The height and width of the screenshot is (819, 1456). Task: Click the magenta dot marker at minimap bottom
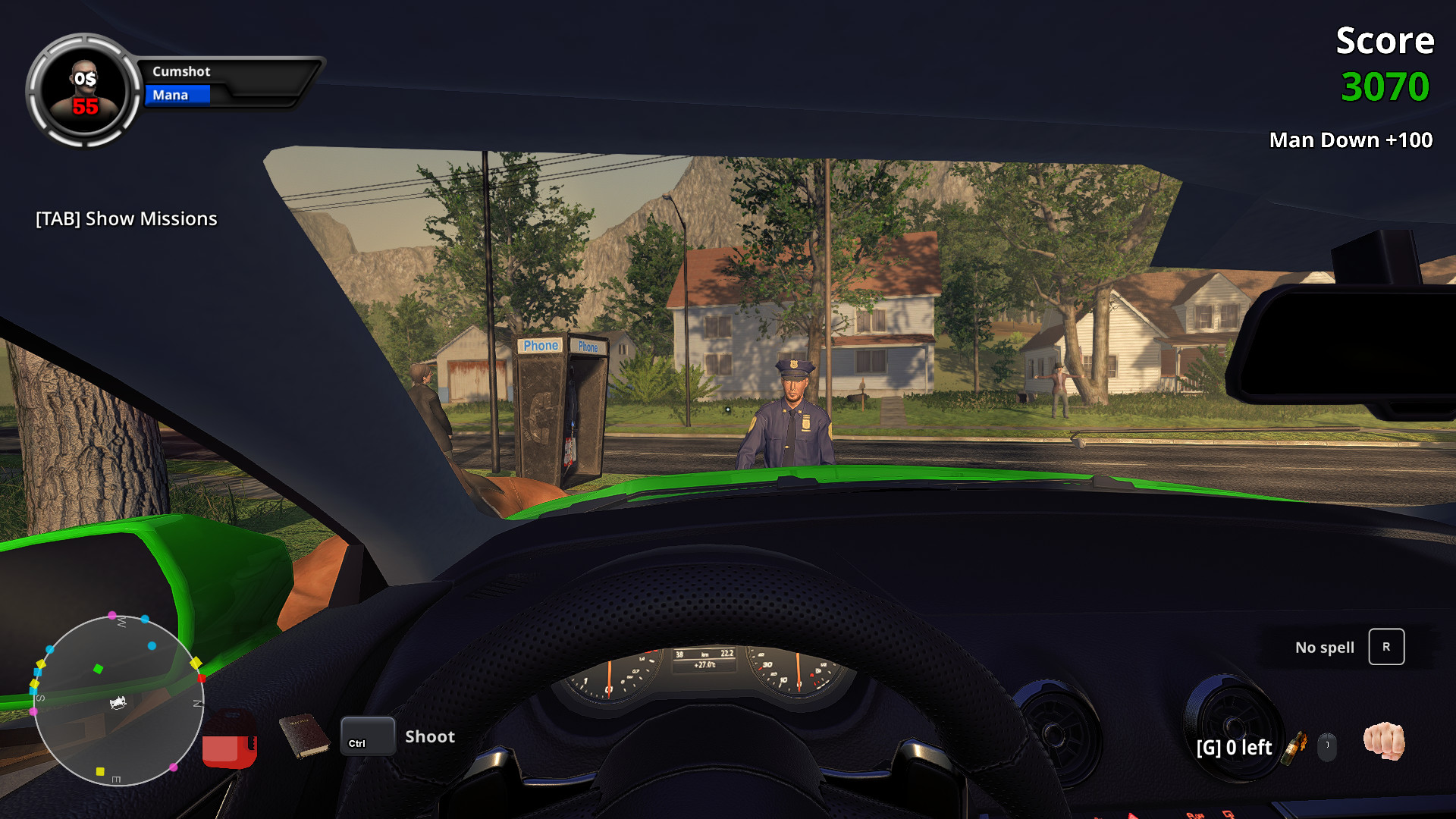pyautogui.click(x=175, y=768)
